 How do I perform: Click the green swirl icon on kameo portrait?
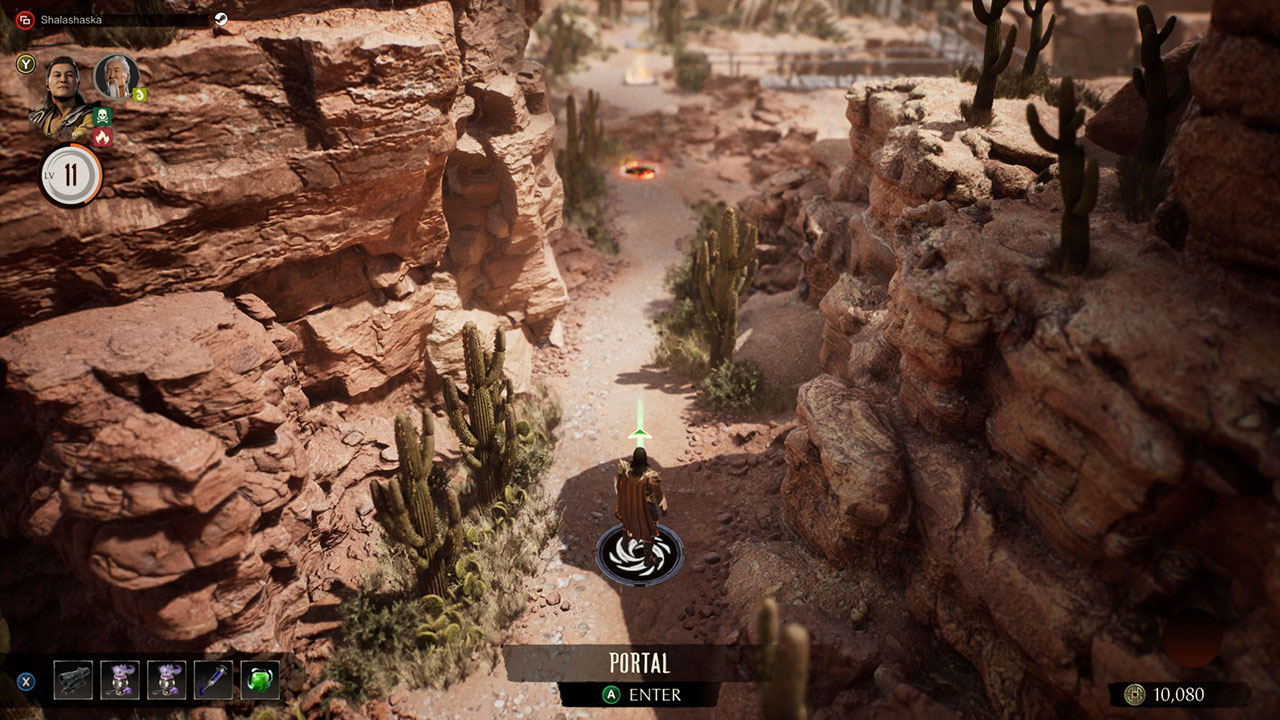click(x=140, y=94)
